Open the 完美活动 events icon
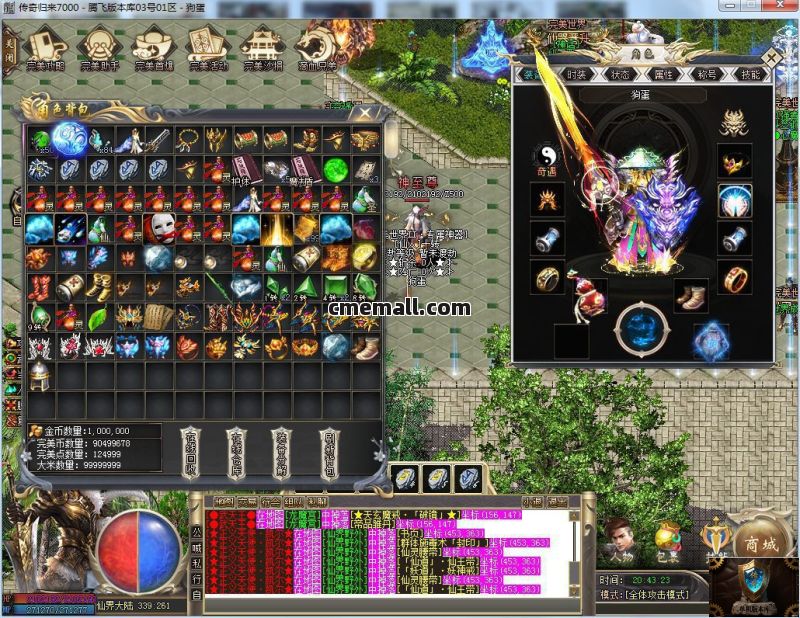 click(207, 45)
